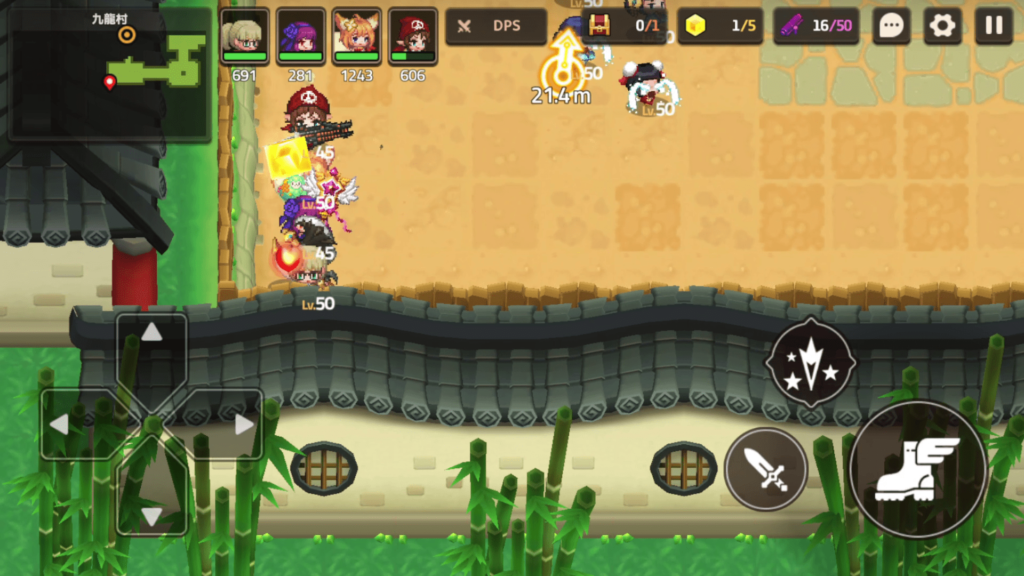The width and height of the screenshot is (1024, 576).
Task: Select the red pirate hat hero portrait
Action: click(412, 36)
